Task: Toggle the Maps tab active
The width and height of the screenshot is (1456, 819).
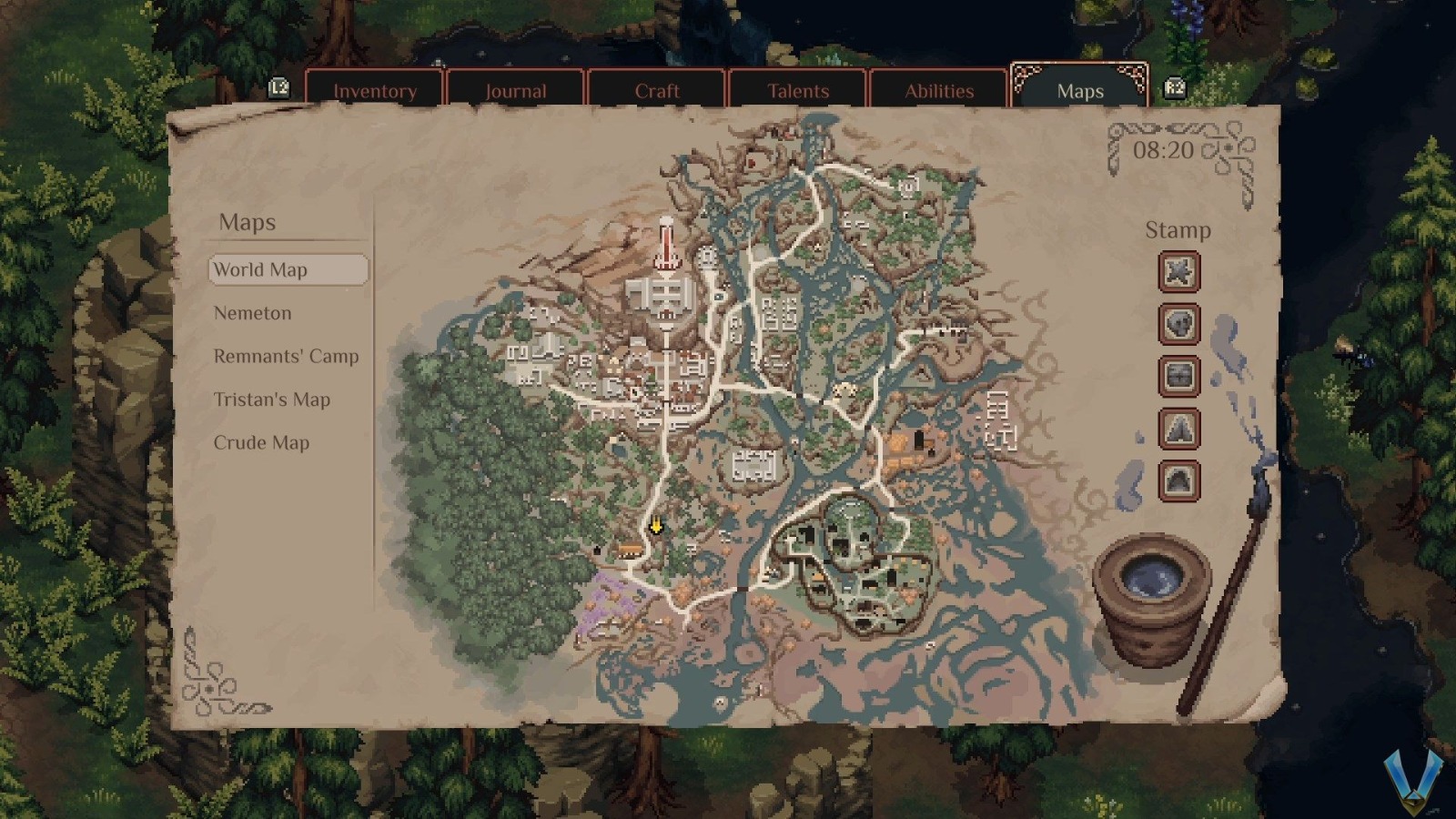Action: [x=1079, y=91]
